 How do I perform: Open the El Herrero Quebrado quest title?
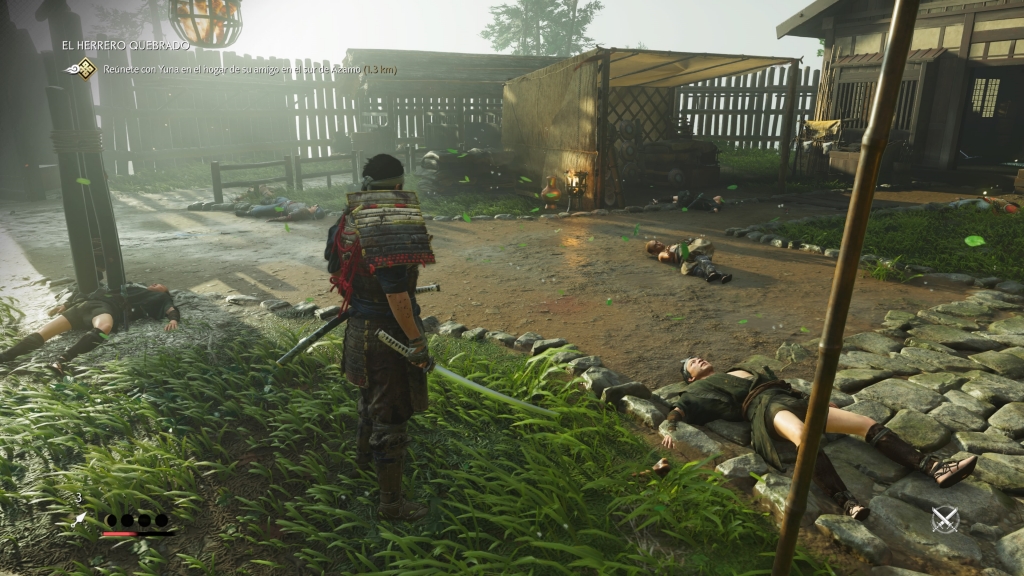(x=125, y=46)
